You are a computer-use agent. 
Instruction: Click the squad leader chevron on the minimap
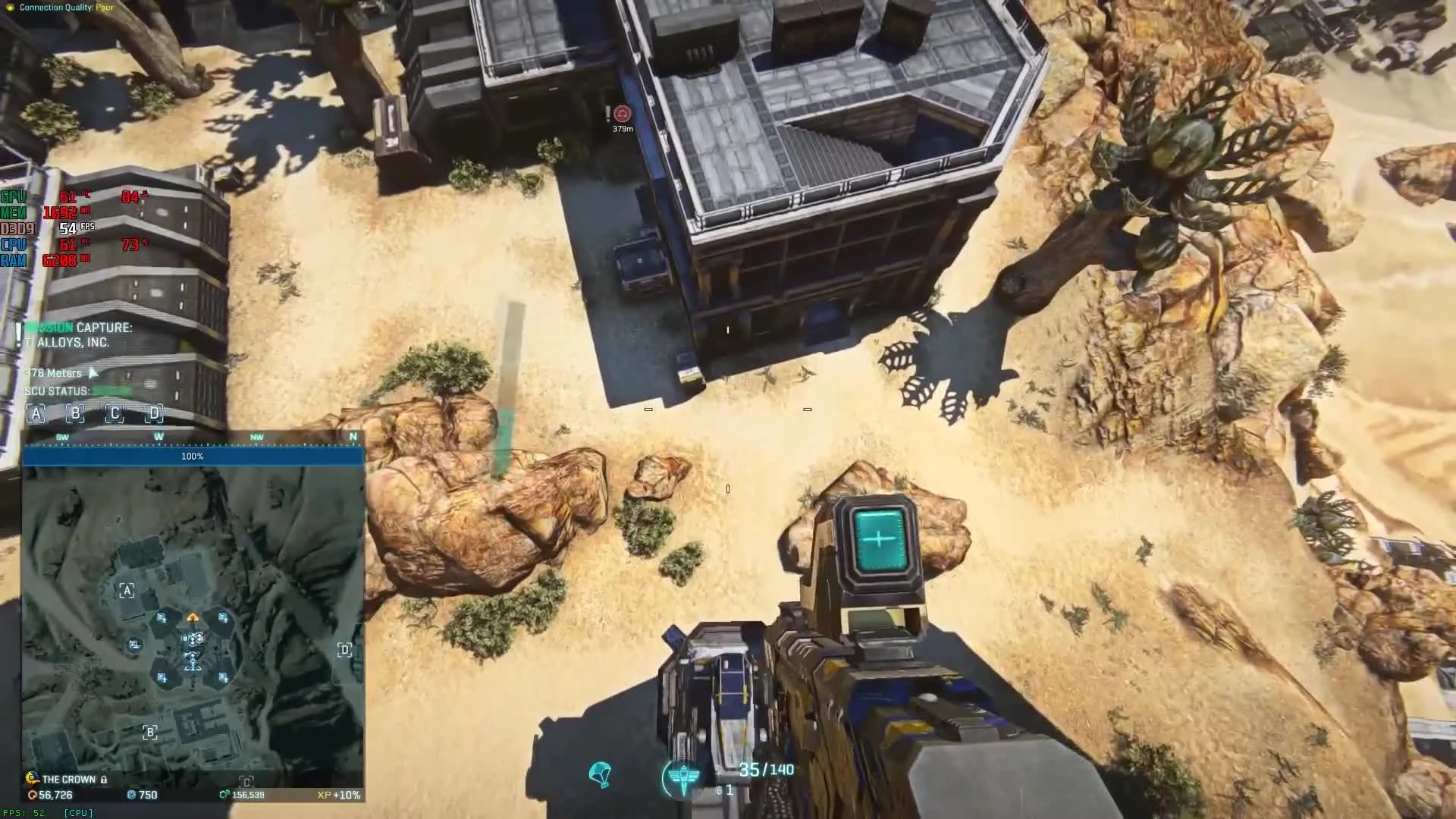coord(193,617)
